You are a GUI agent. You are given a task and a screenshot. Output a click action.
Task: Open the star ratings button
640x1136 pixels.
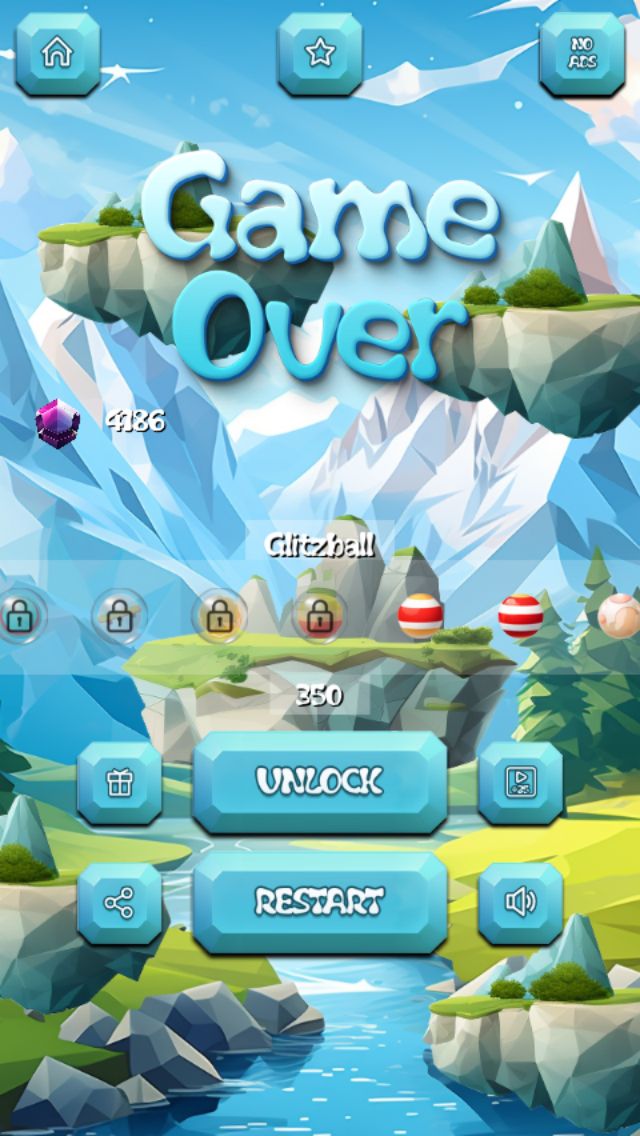(319, 54)
